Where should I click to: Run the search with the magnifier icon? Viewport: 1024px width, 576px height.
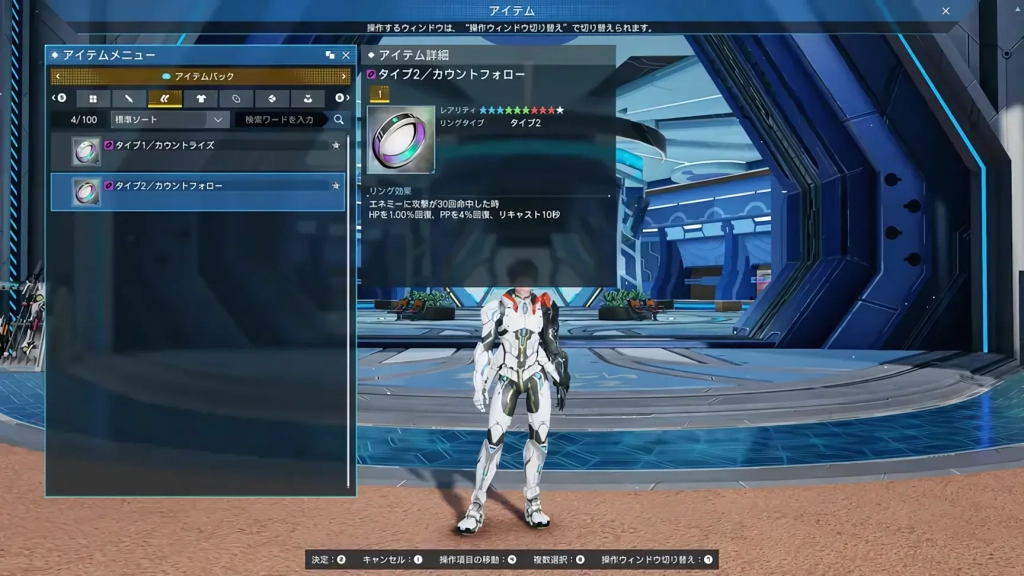tap(339, 120)
